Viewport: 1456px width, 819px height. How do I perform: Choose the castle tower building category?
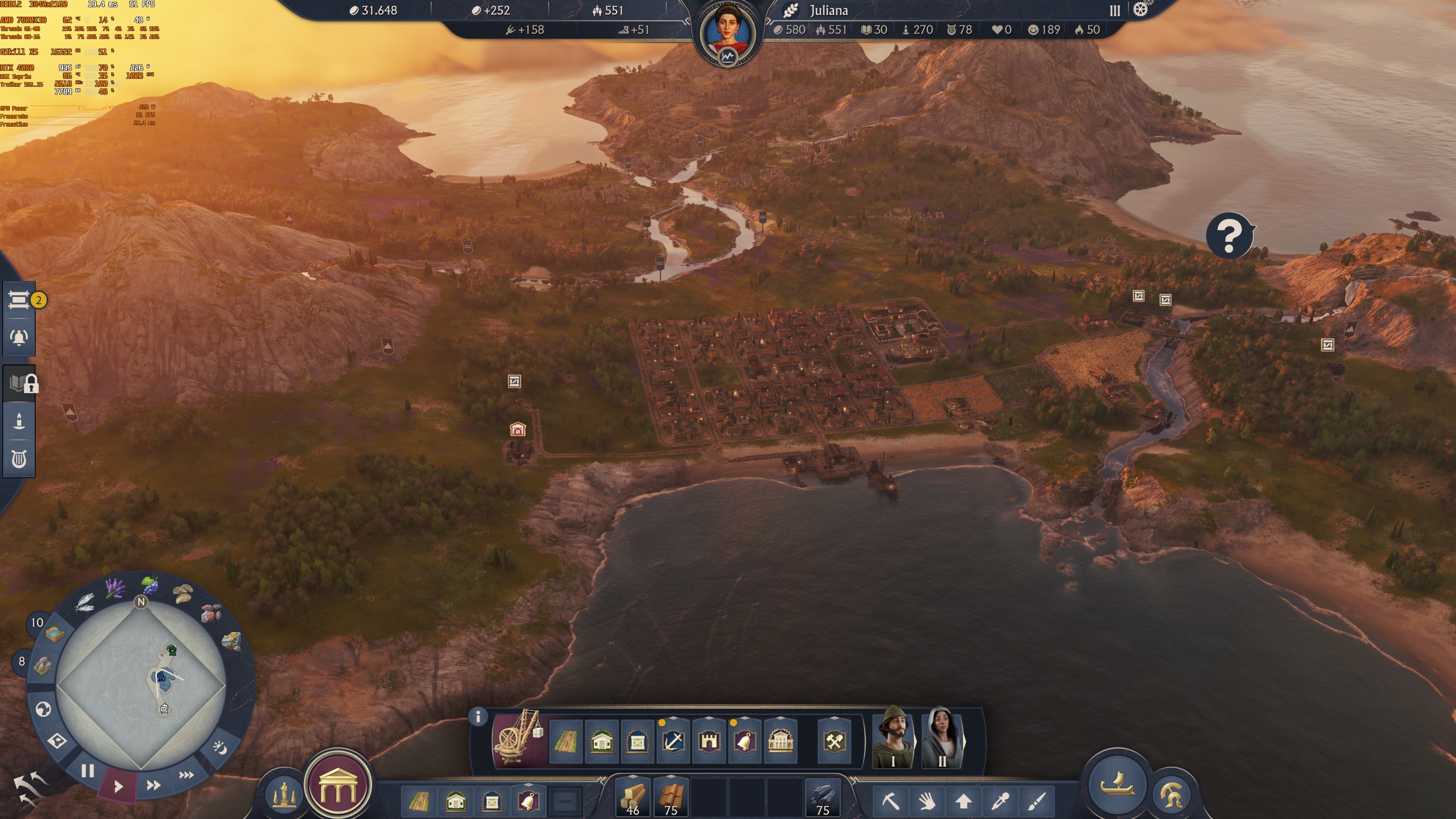click(709, 741)
